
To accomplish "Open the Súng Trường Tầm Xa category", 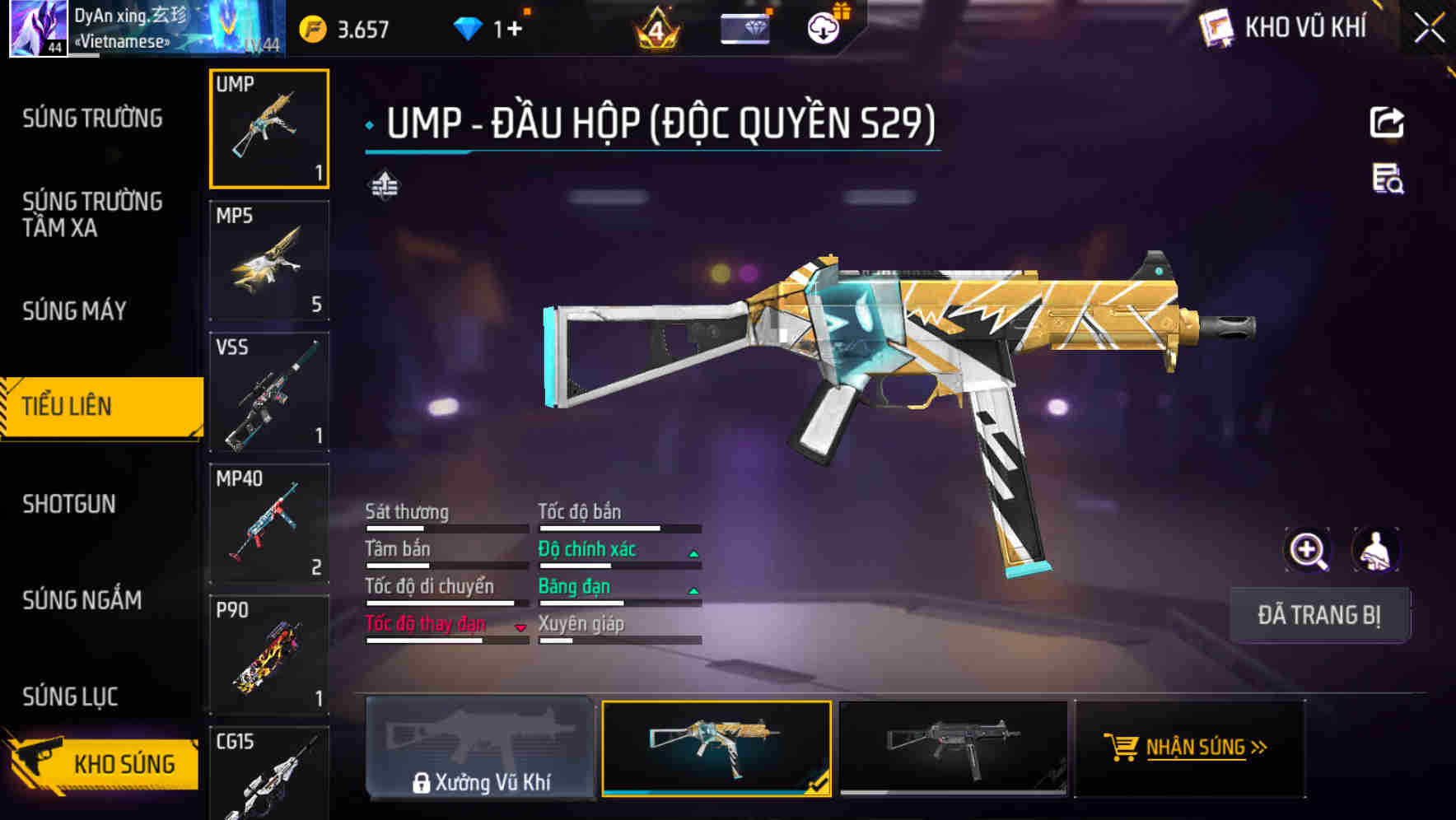I will [x=92, y=214].
